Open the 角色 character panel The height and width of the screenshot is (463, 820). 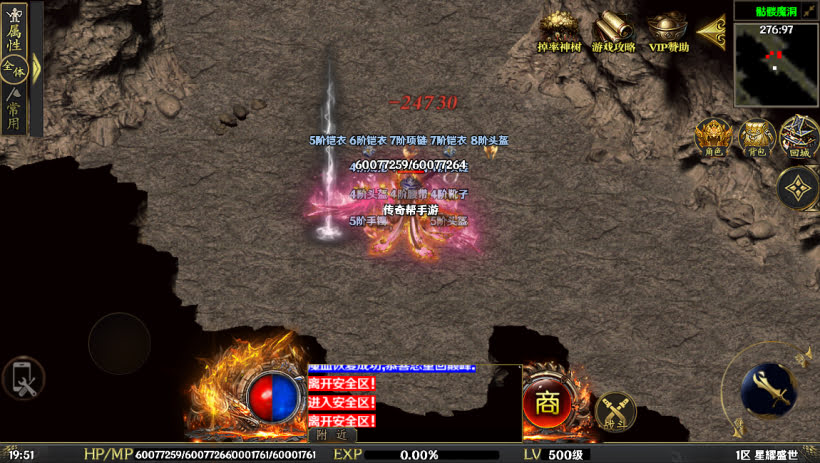coord(713,137)
